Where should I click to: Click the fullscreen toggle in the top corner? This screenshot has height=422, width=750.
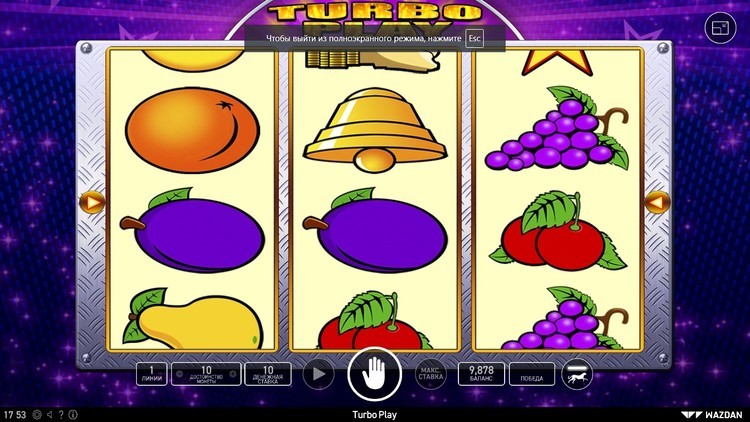720,29
